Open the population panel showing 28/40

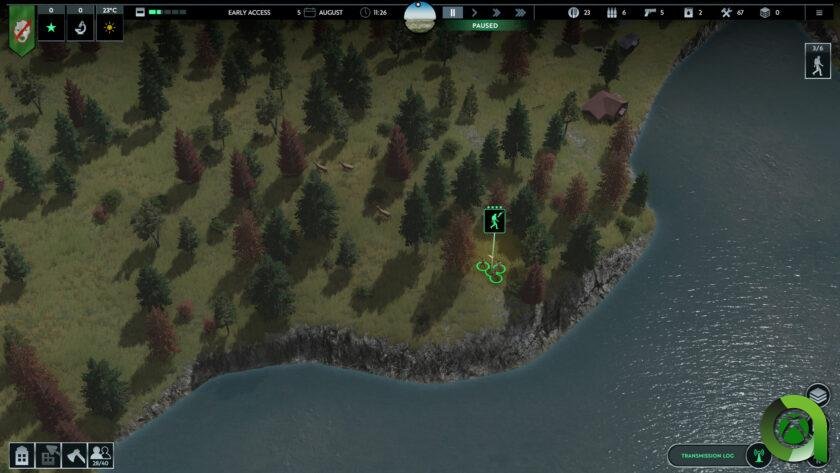100,456
